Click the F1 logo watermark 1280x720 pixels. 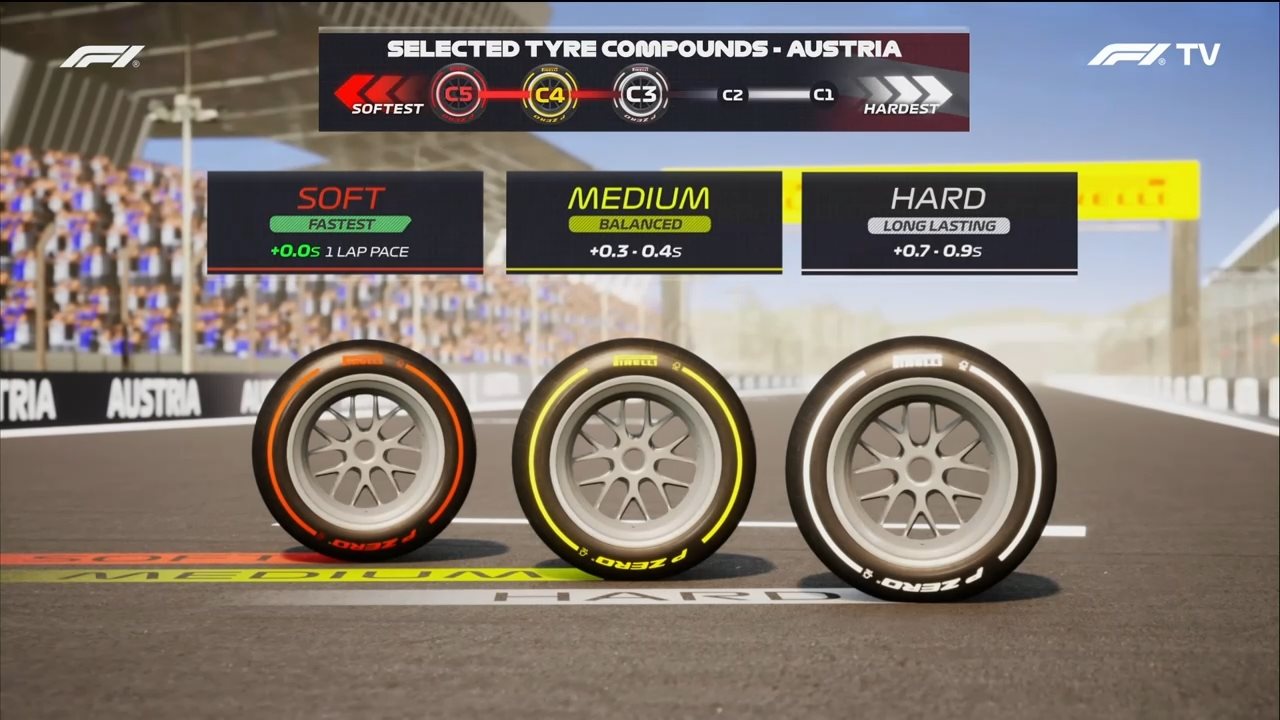coord(101,56)
